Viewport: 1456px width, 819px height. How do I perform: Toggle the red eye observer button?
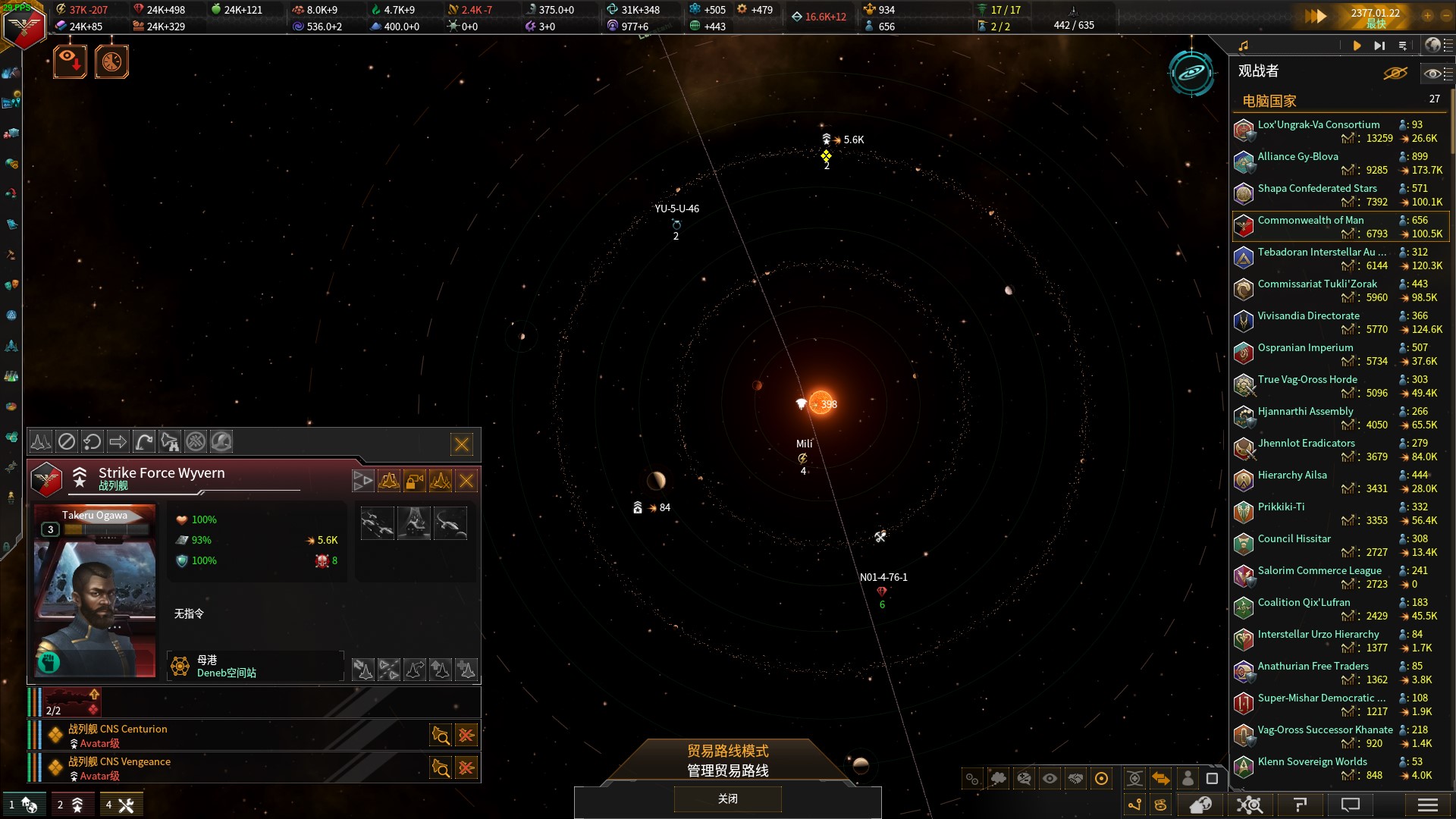coord(70,61)
